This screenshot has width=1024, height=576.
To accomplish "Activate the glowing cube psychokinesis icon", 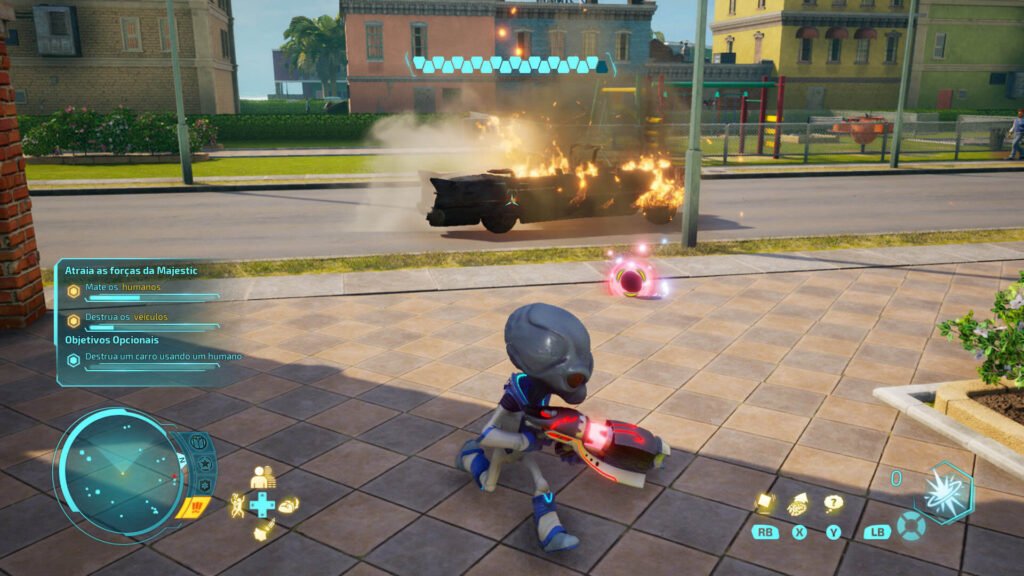I will 765,503.
